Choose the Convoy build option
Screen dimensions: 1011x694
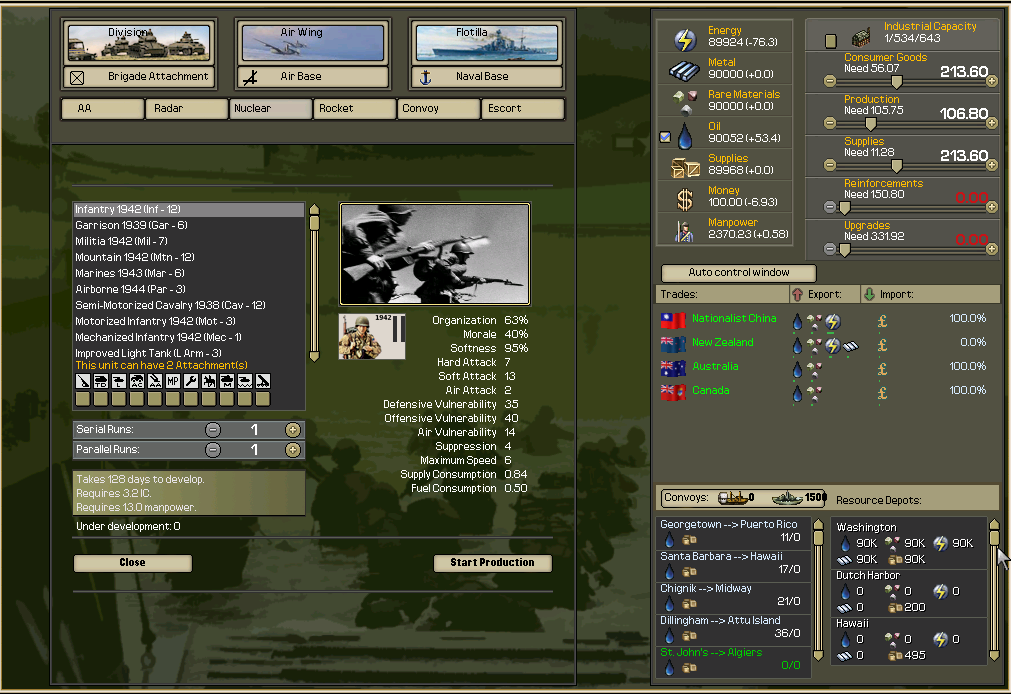pyautogui.click(x=439, y=109)
